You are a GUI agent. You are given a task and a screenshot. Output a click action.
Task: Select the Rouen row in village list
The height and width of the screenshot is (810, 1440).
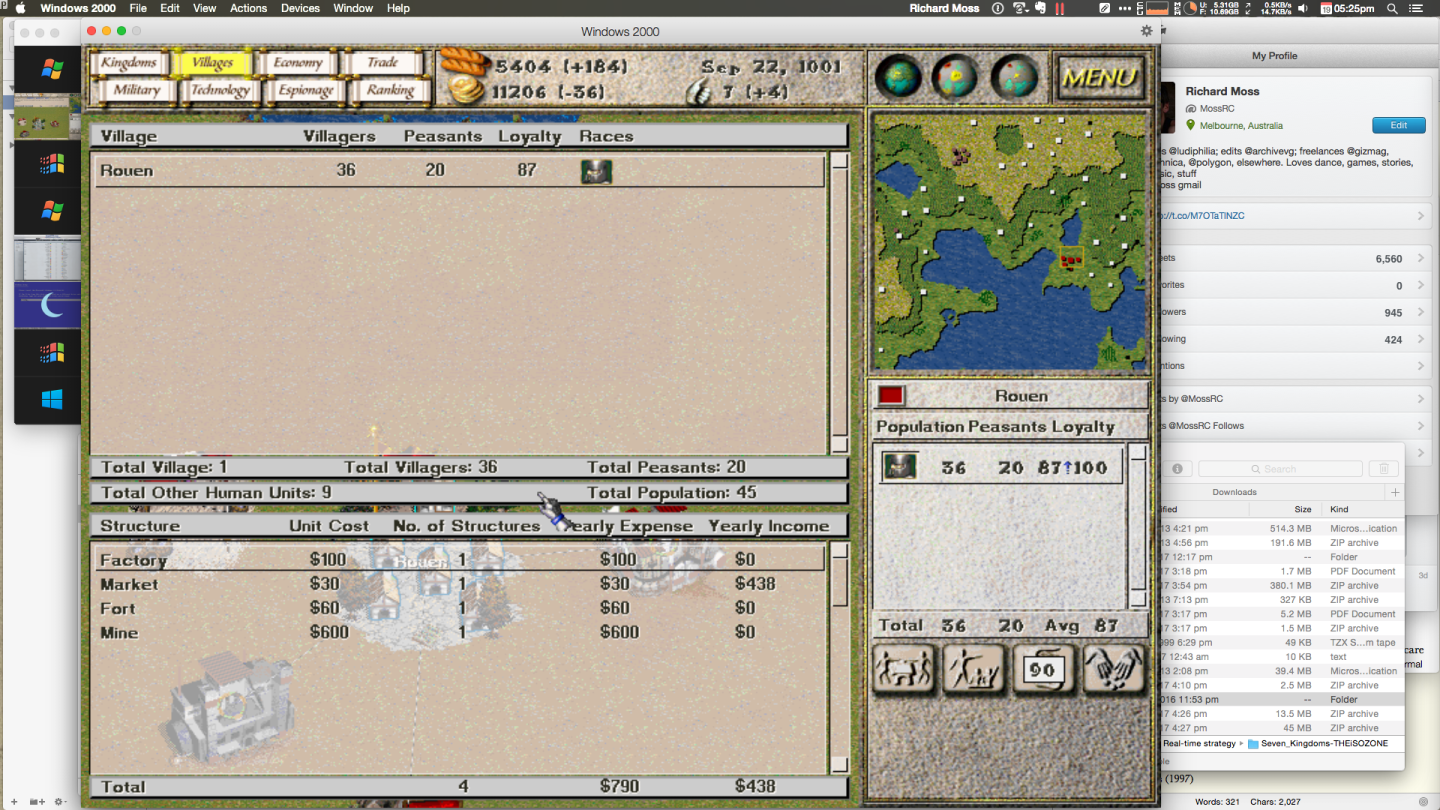tap(300, 171)
